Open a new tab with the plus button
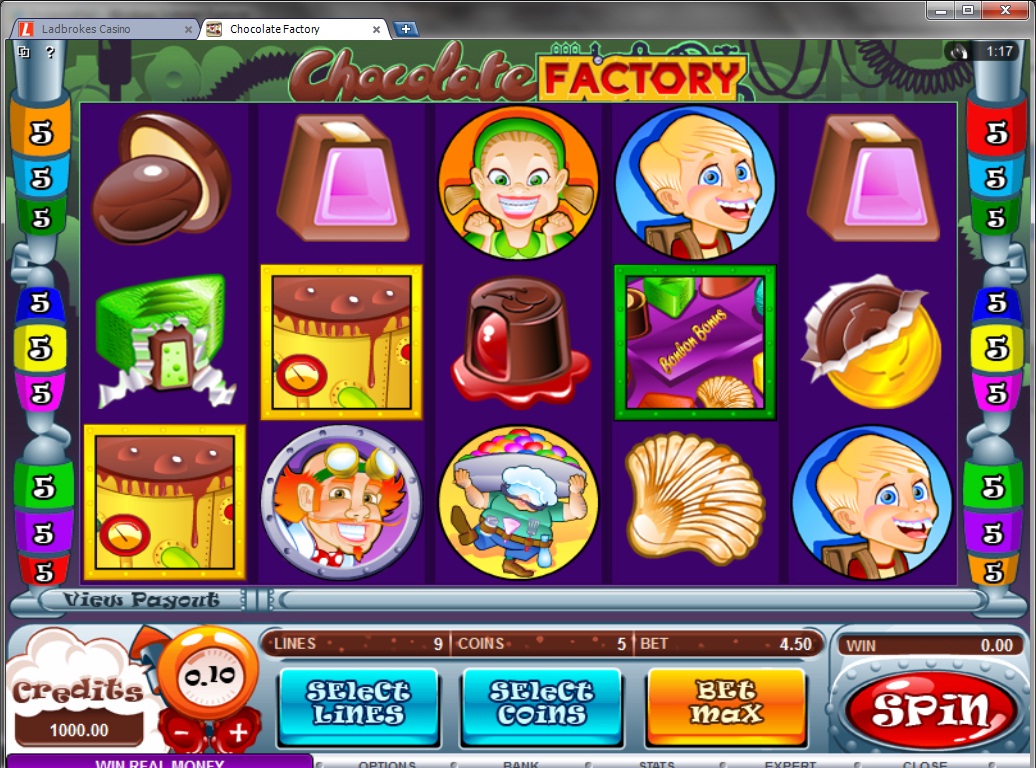 pyautogui.click(x=406, y=29)
